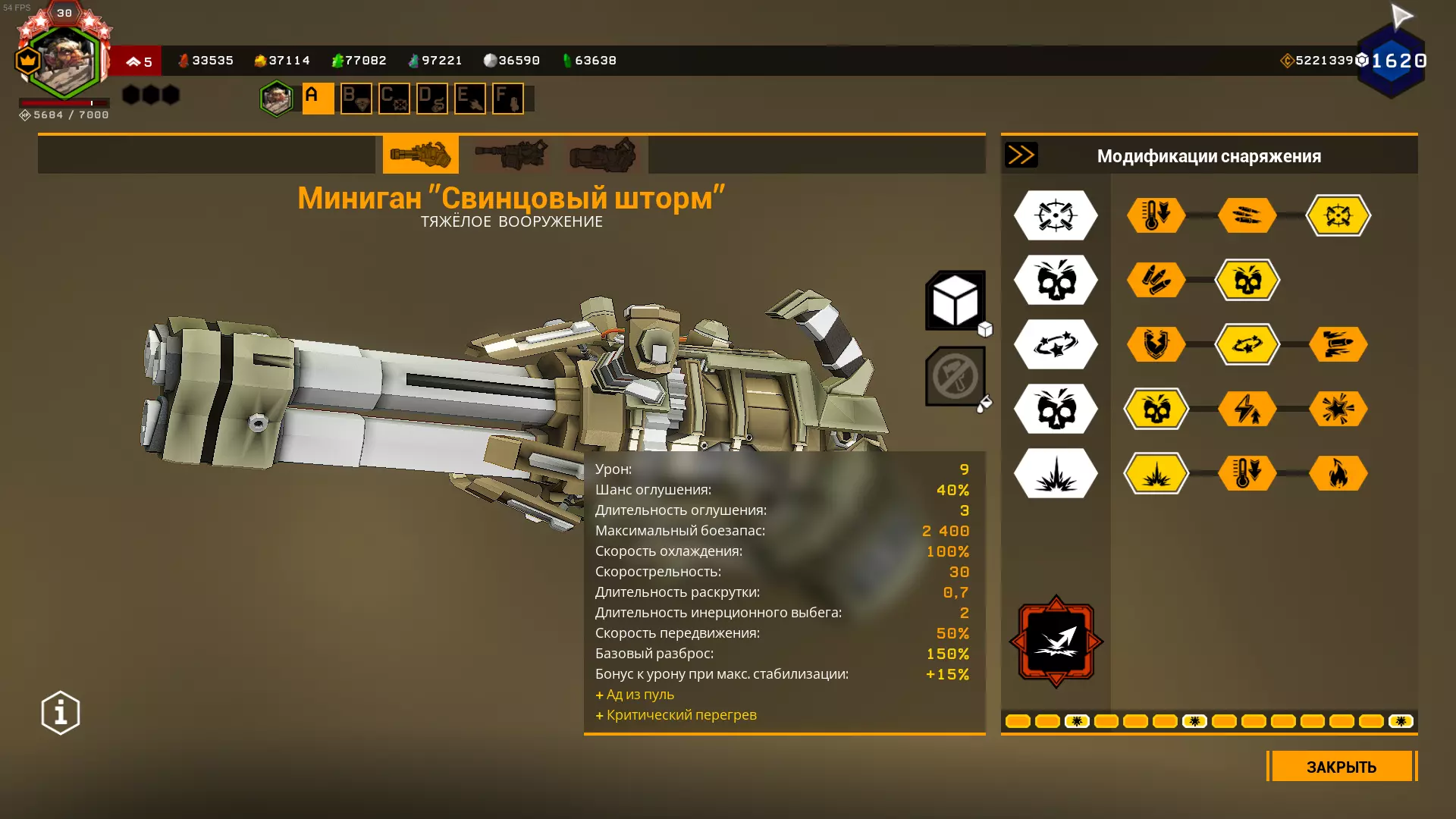Click the disabled paint customization icon
The height and width of the screenshot is (819, 1456).
[955, 376]
